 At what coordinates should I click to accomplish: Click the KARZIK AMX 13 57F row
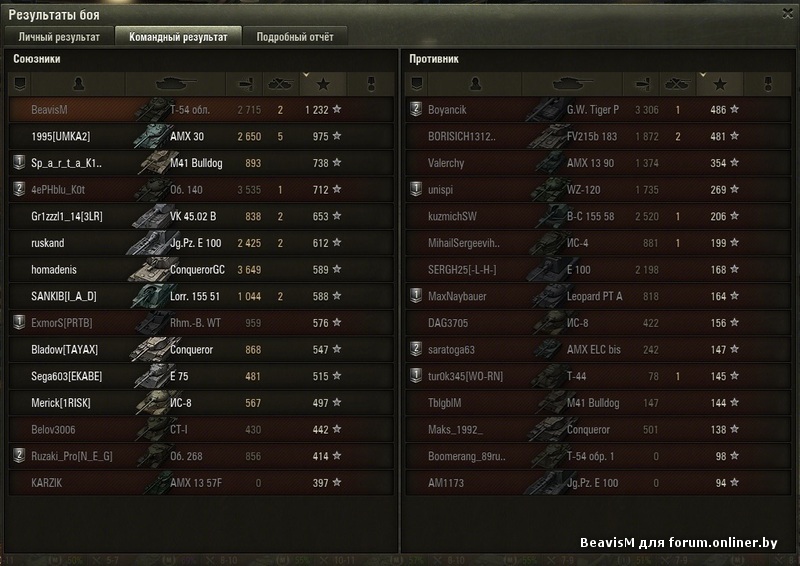click(x=198, y=483)
